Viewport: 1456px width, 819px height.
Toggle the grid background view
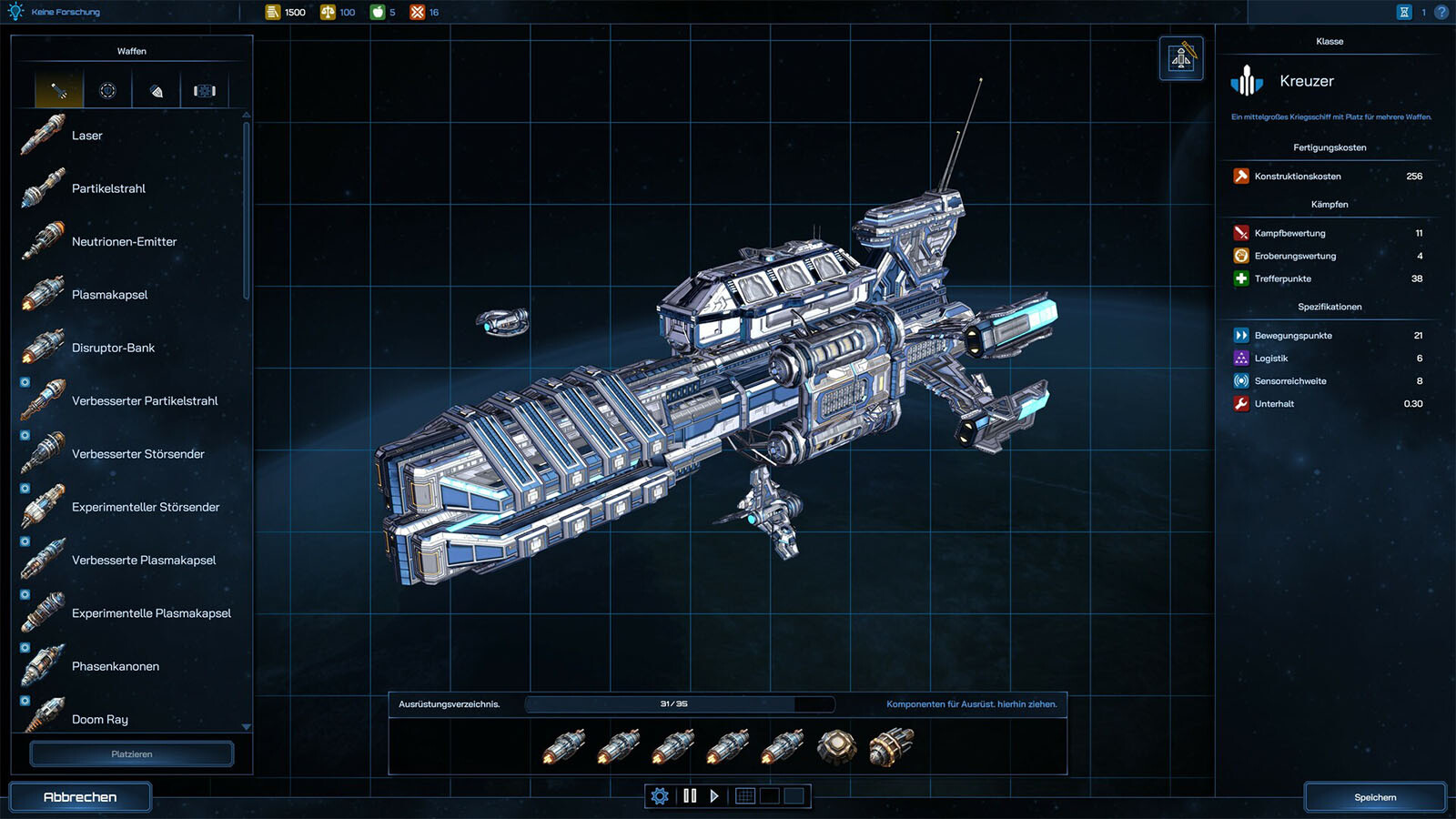pyautogui.click(x=745, y=796)
